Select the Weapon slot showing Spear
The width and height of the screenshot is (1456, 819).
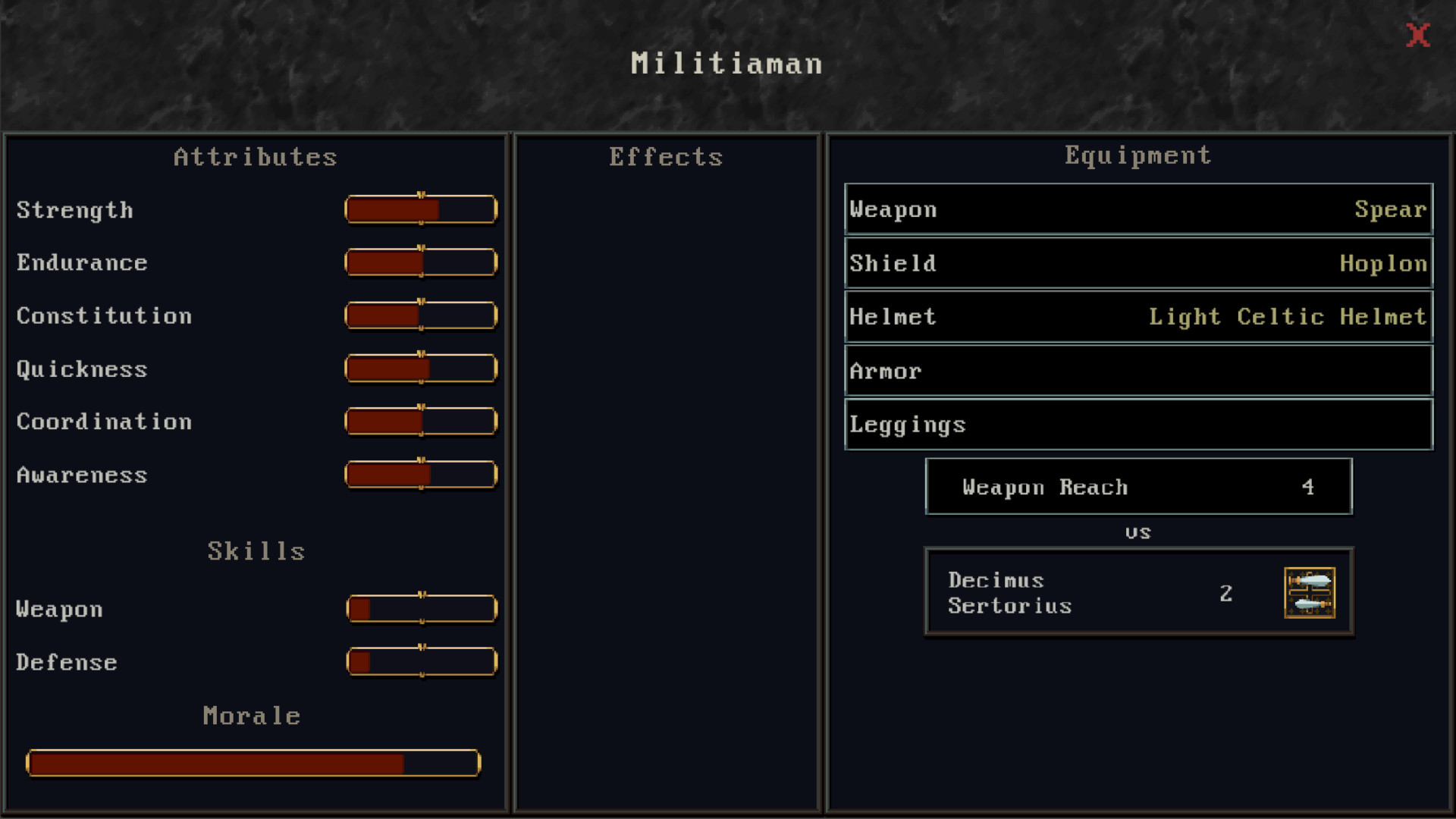pyautogui.click(x=1137, y=210)
